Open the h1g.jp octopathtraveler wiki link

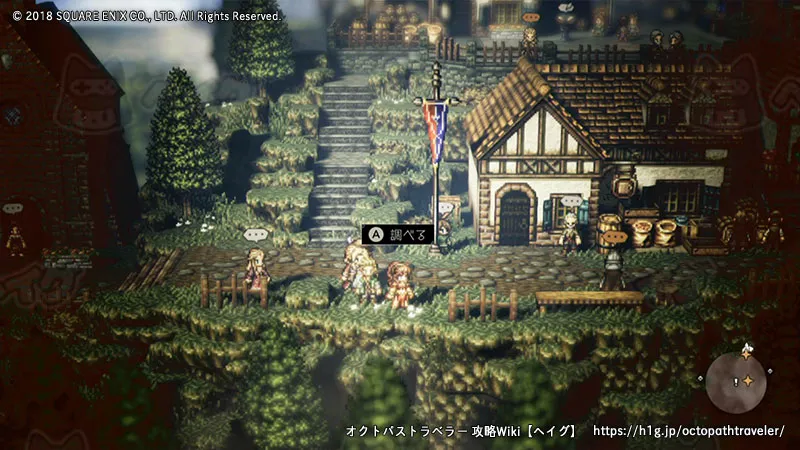pyautogui.click(x=689, y=431)
